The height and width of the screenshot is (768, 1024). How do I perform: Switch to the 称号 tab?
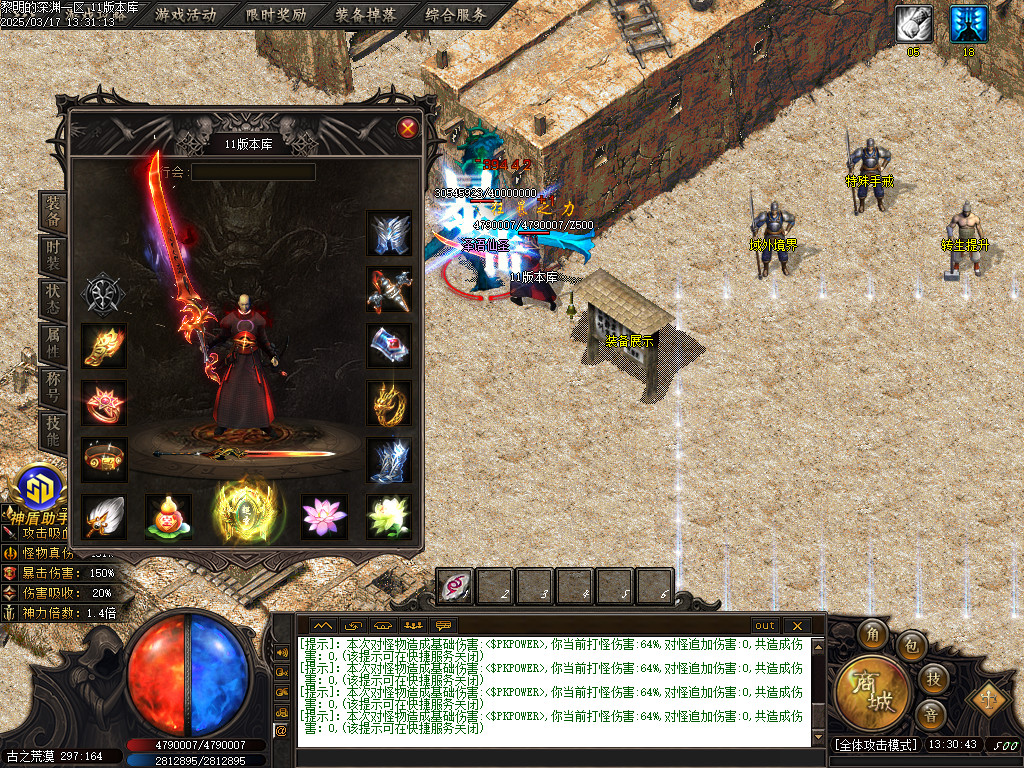[53, 387]
